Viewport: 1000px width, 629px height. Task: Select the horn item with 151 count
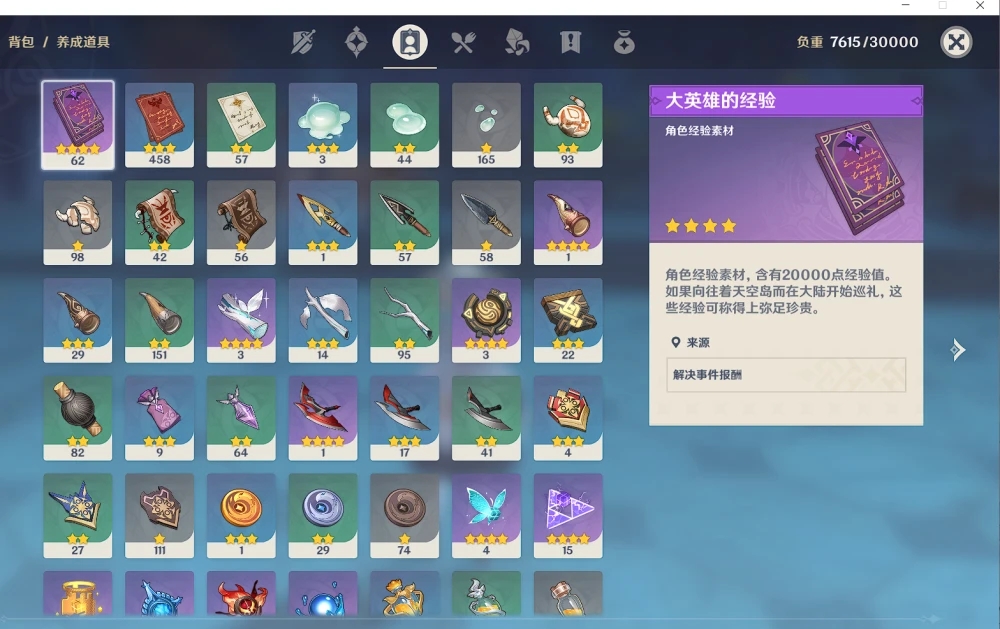pyautogui.click(x=159, y=320)
